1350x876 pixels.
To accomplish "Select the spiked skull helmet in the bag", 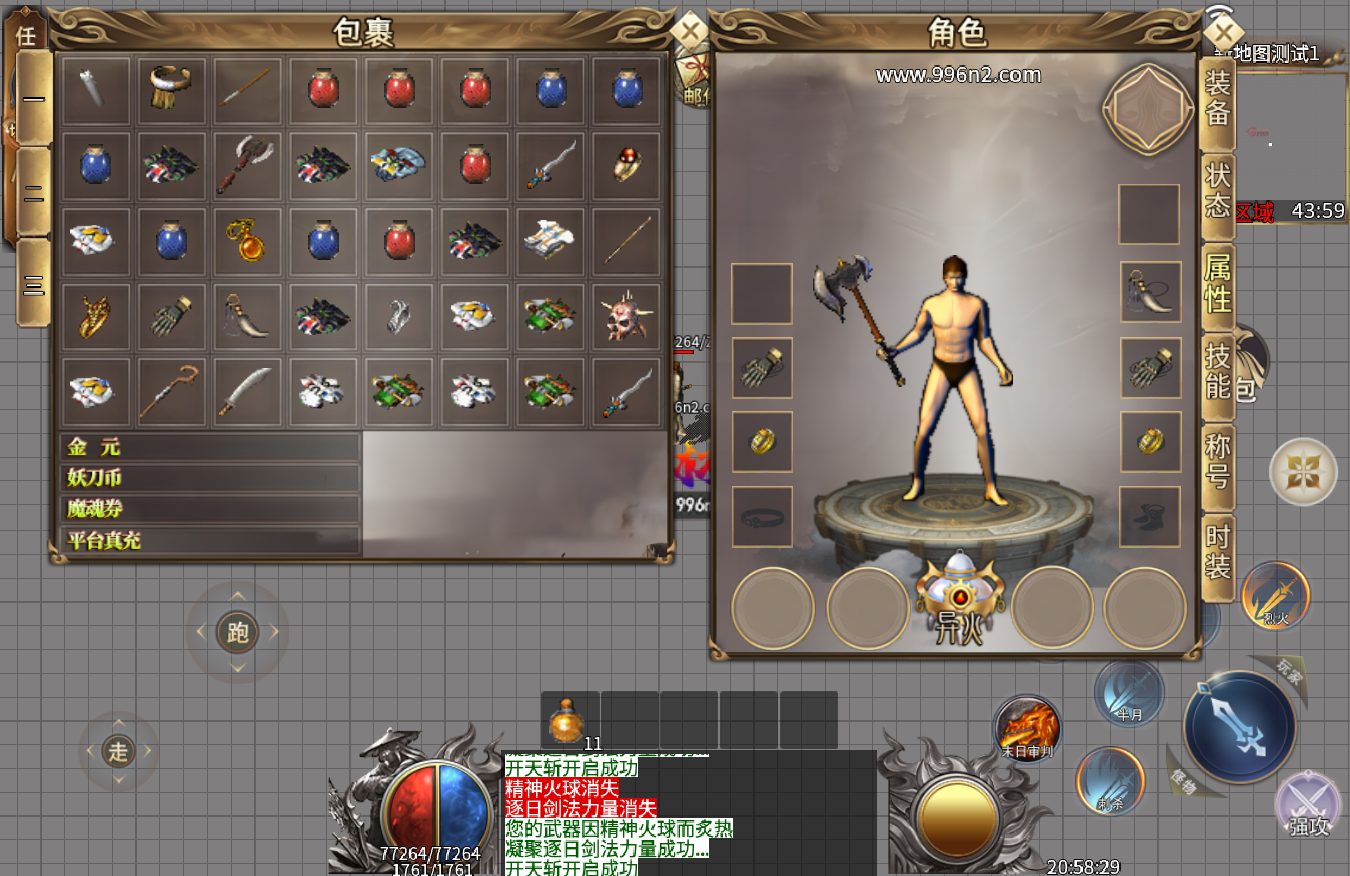I will tap(627, 317).
